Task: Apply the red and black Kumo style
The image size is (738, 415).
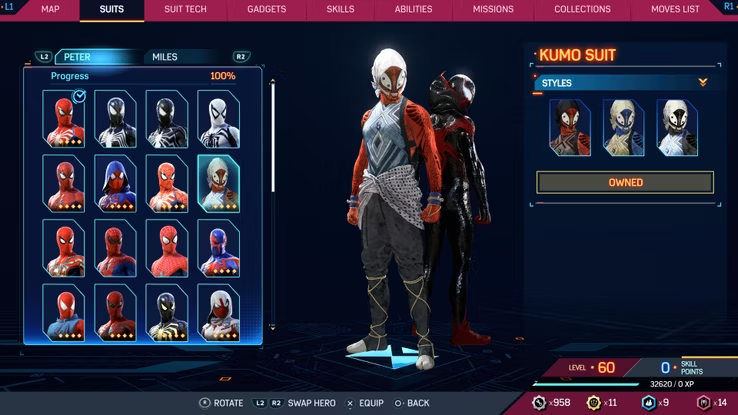Action: coord(570,127)
